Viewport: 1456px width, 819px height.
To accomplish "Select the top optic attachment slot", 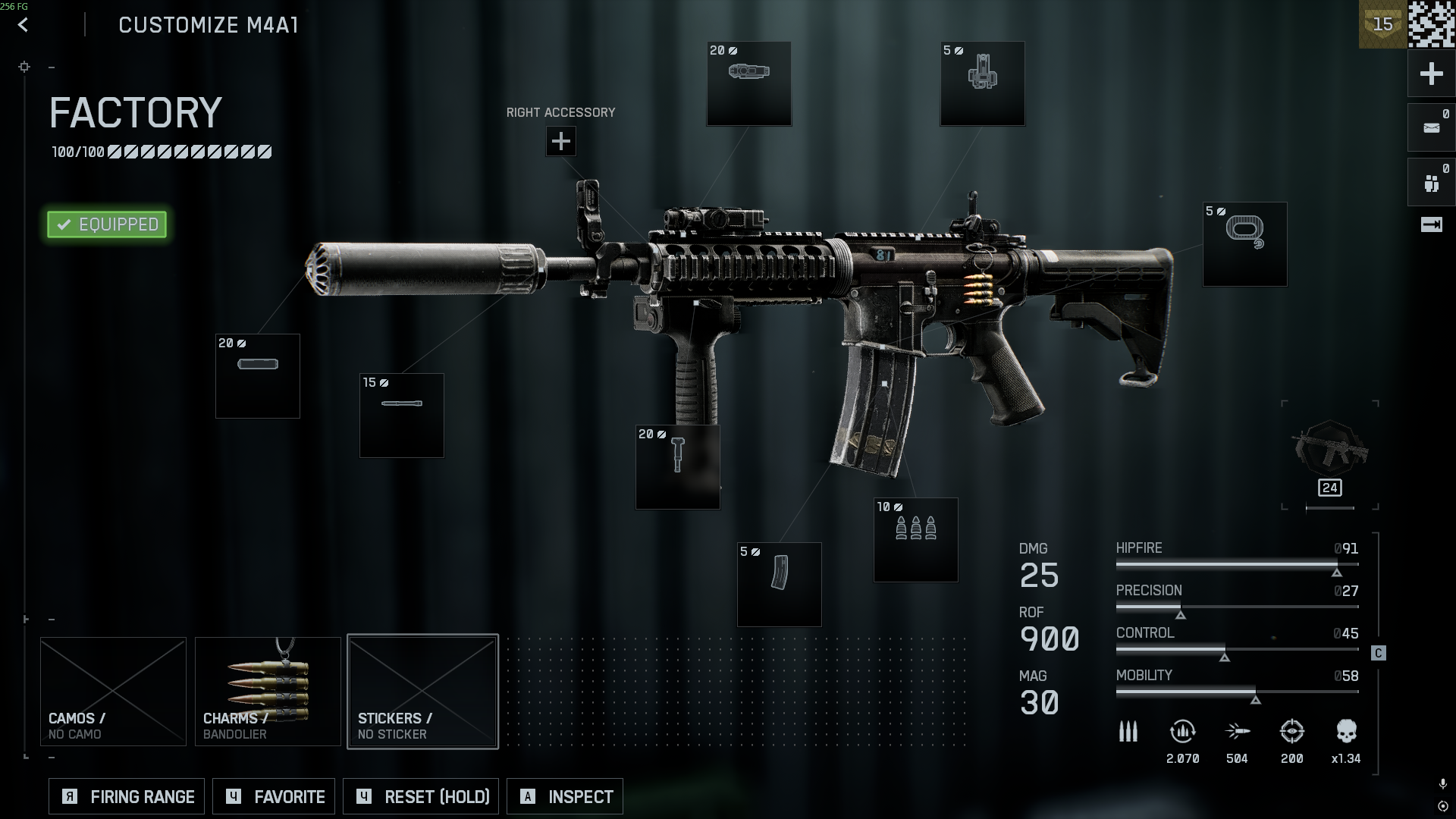I will coord(748,83).
